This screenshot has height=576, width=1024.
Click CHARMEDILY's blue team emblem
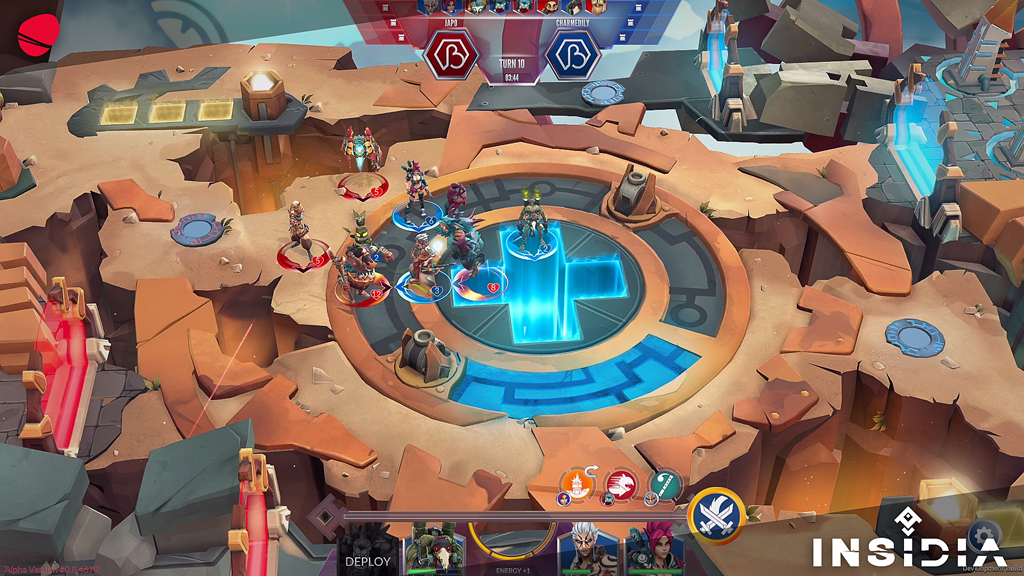click(573, 54)
